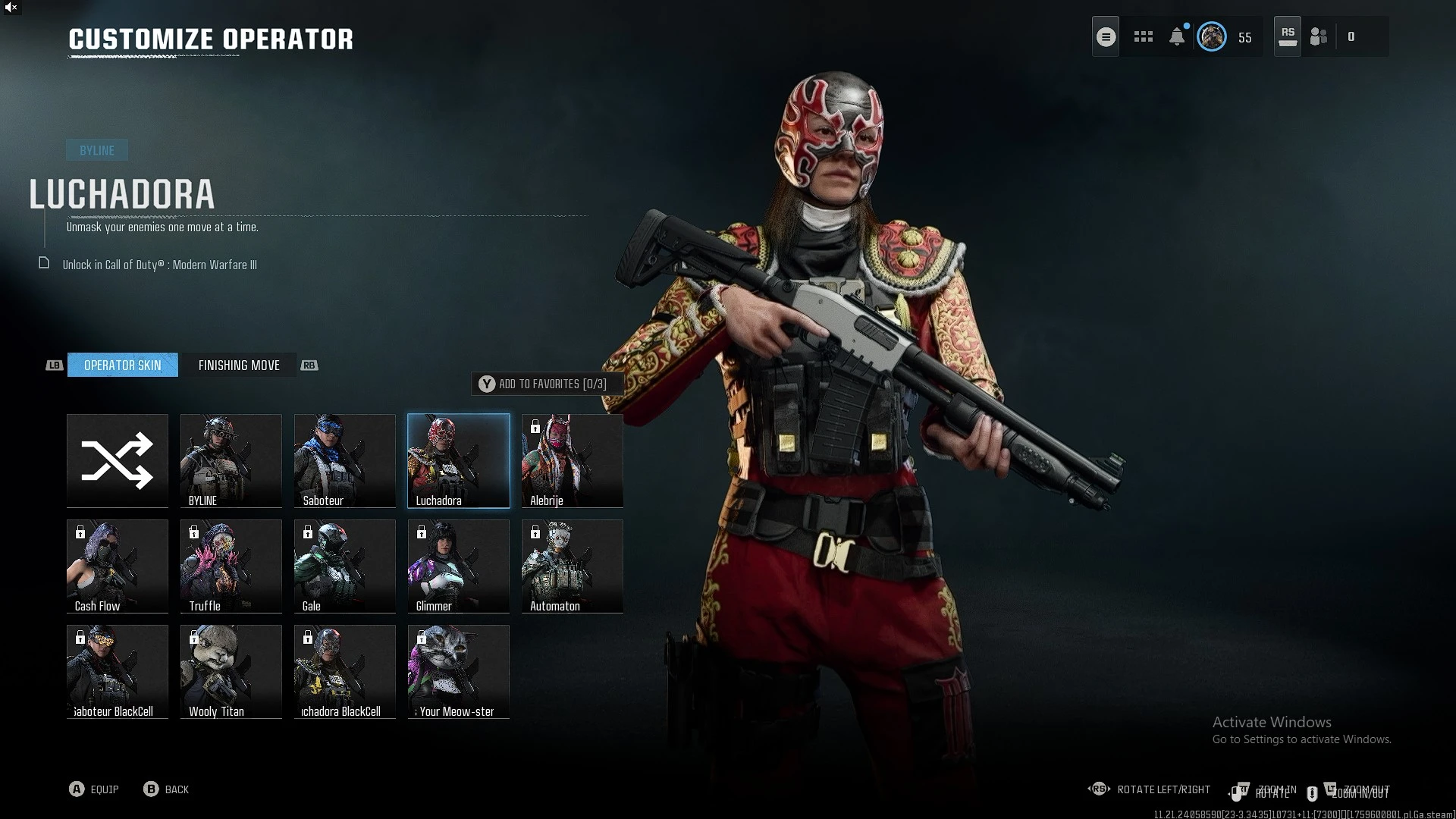The height and width of the screenshot is (819, 1456).
Task: Preview the Saboteur BlackCell skin
Action: (x=118, y=671)
